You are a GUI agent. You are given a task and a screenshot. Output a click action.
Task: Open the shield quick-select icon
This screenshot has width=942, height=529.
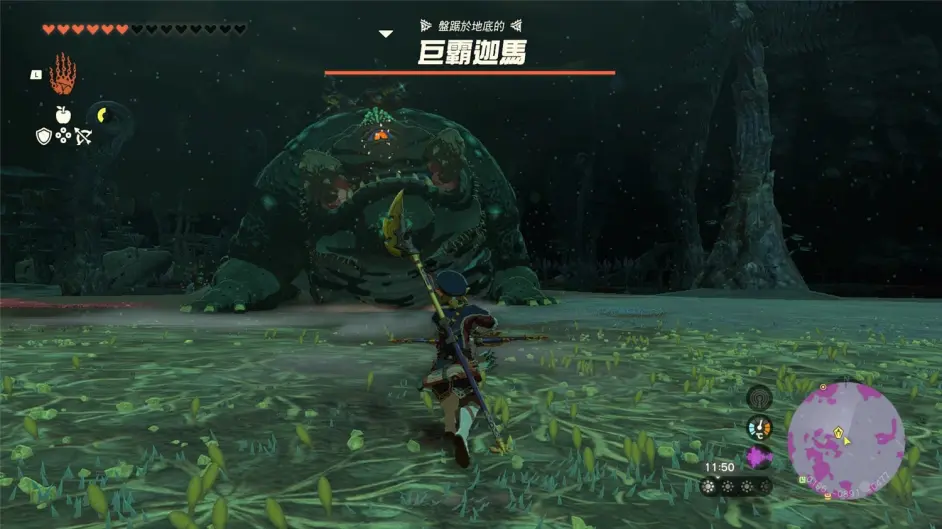(x=44, y=135)
